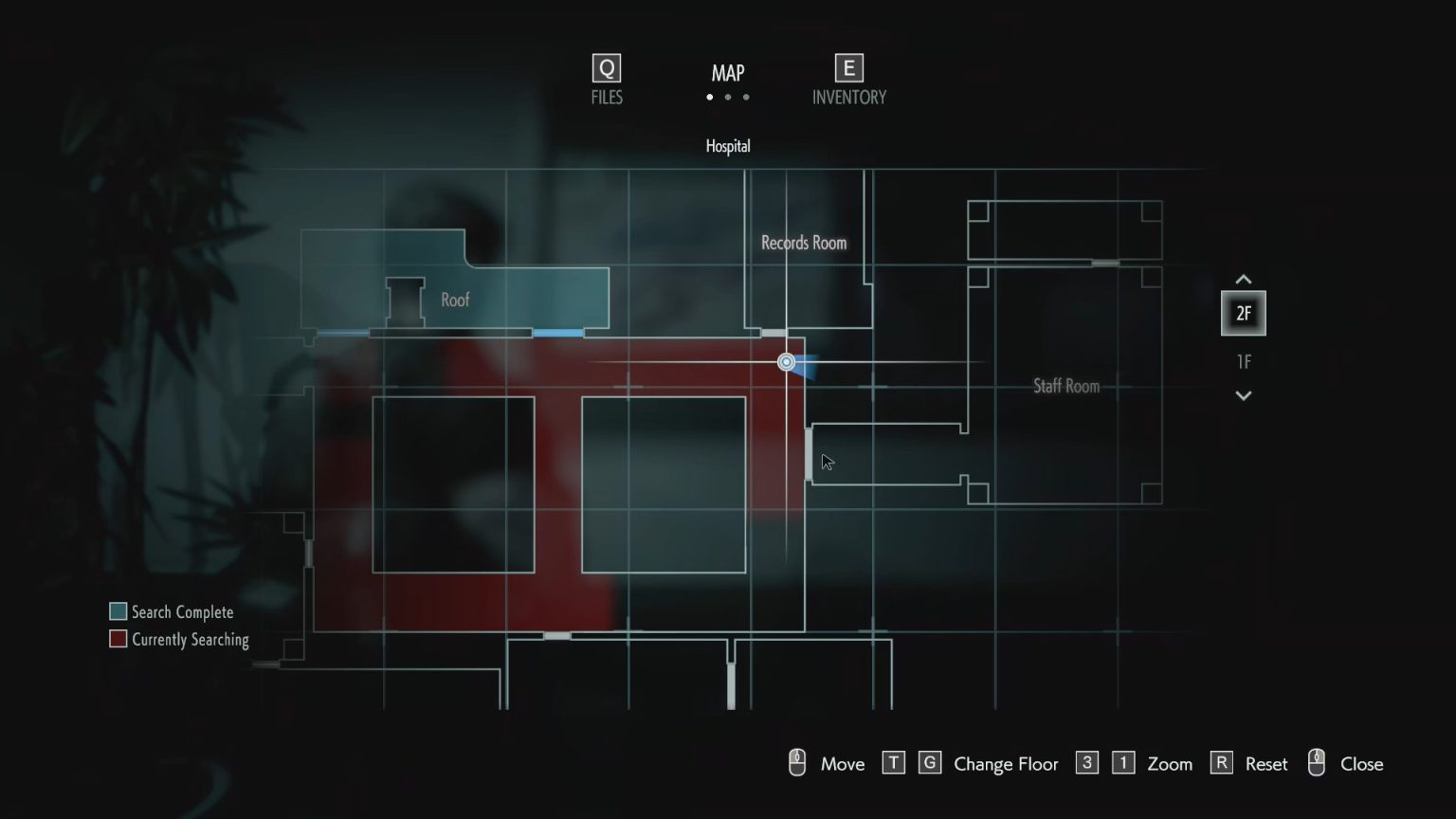The width and height of the screenshot is (1456, 819).
Task: Select the 1F floor option
Action: point(1243,361)
